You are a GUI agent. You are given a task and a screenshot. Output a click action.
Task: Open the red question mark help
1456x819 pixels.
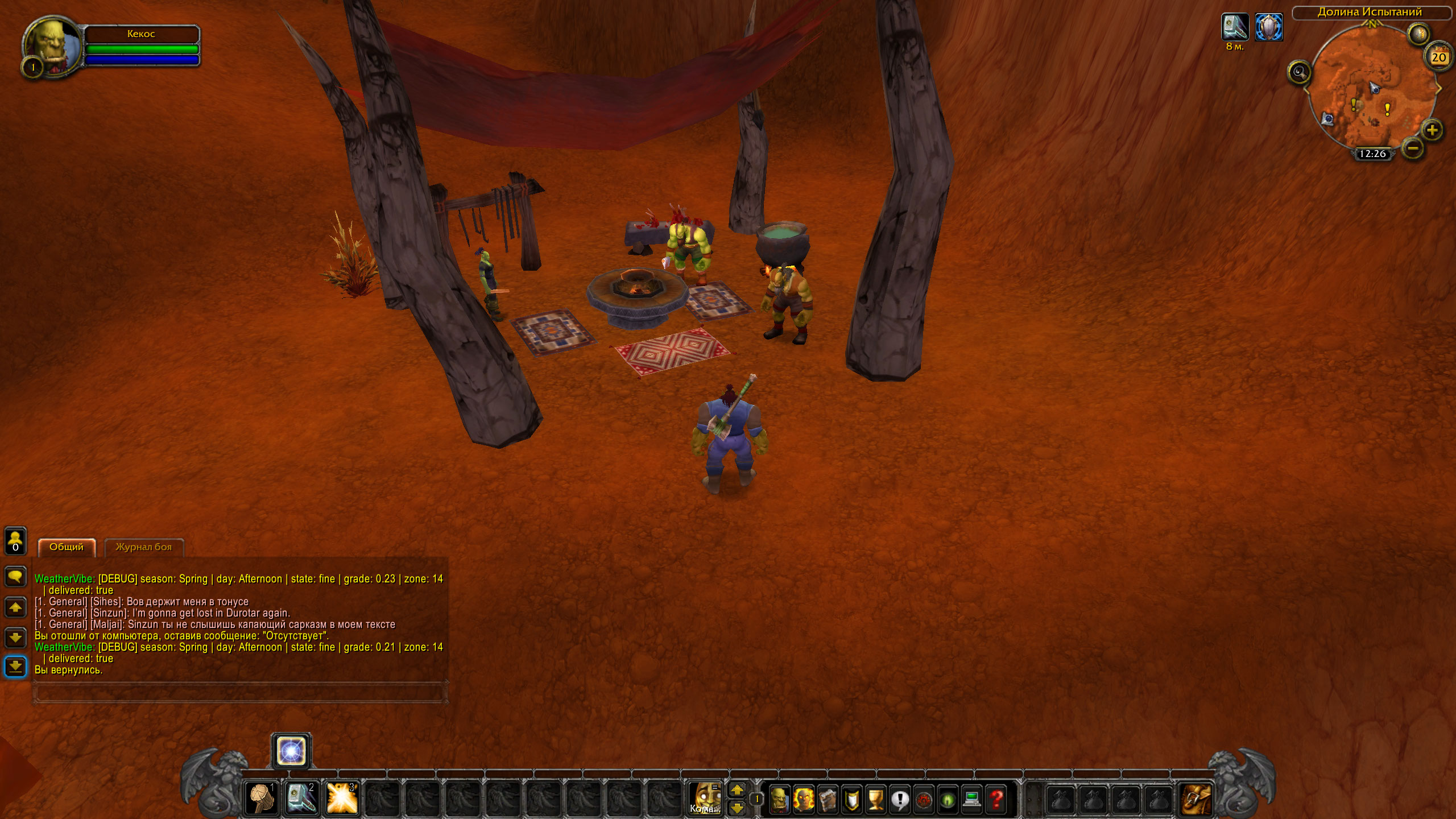click(996, 800)
